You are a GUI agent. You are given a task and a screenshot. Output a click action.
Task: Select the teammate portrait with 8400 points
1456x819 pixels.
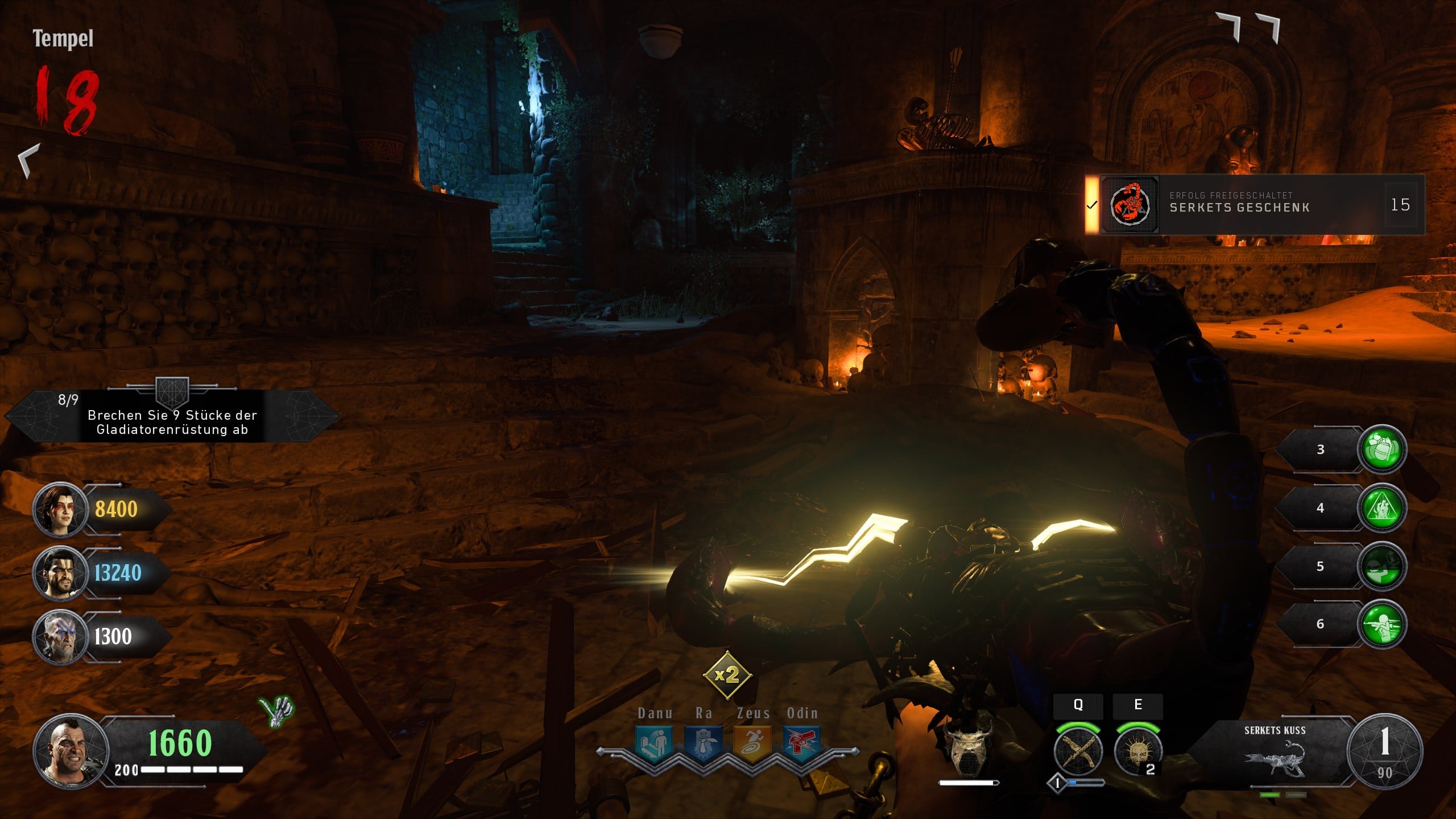coord(59,509)
